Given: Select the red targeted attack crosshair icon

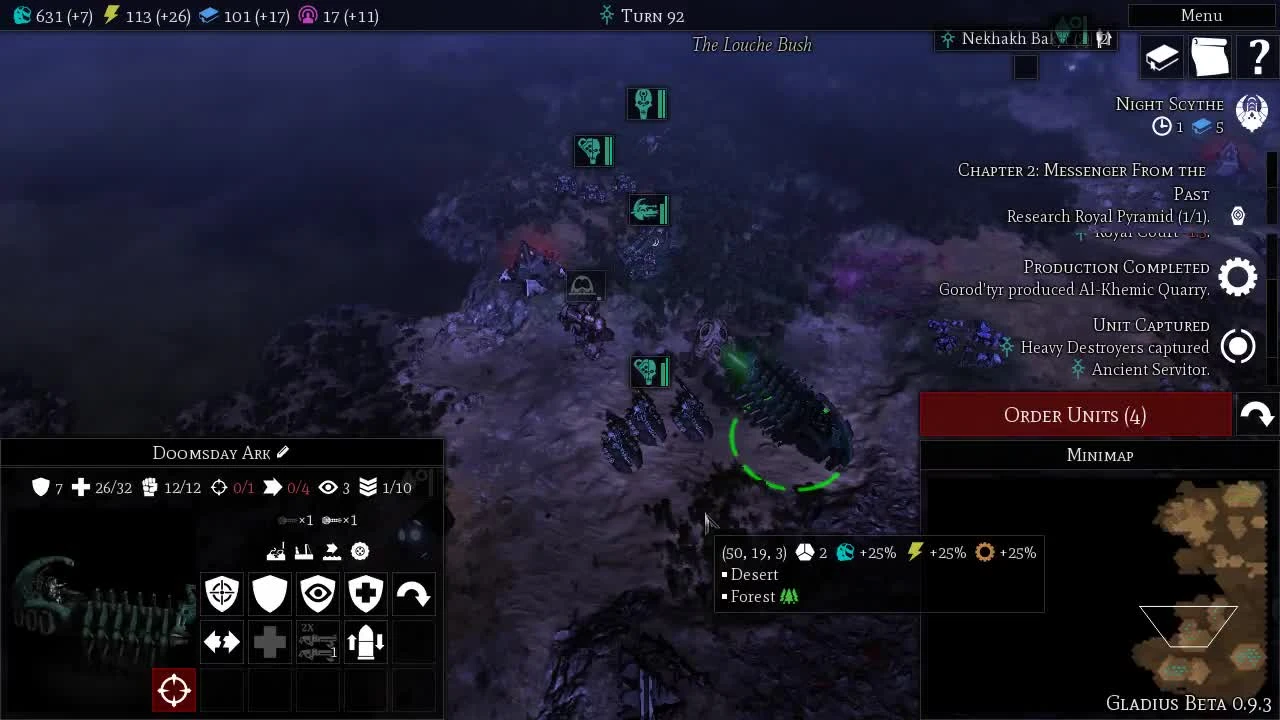Looking at the screenshot, I should (173, 690).
